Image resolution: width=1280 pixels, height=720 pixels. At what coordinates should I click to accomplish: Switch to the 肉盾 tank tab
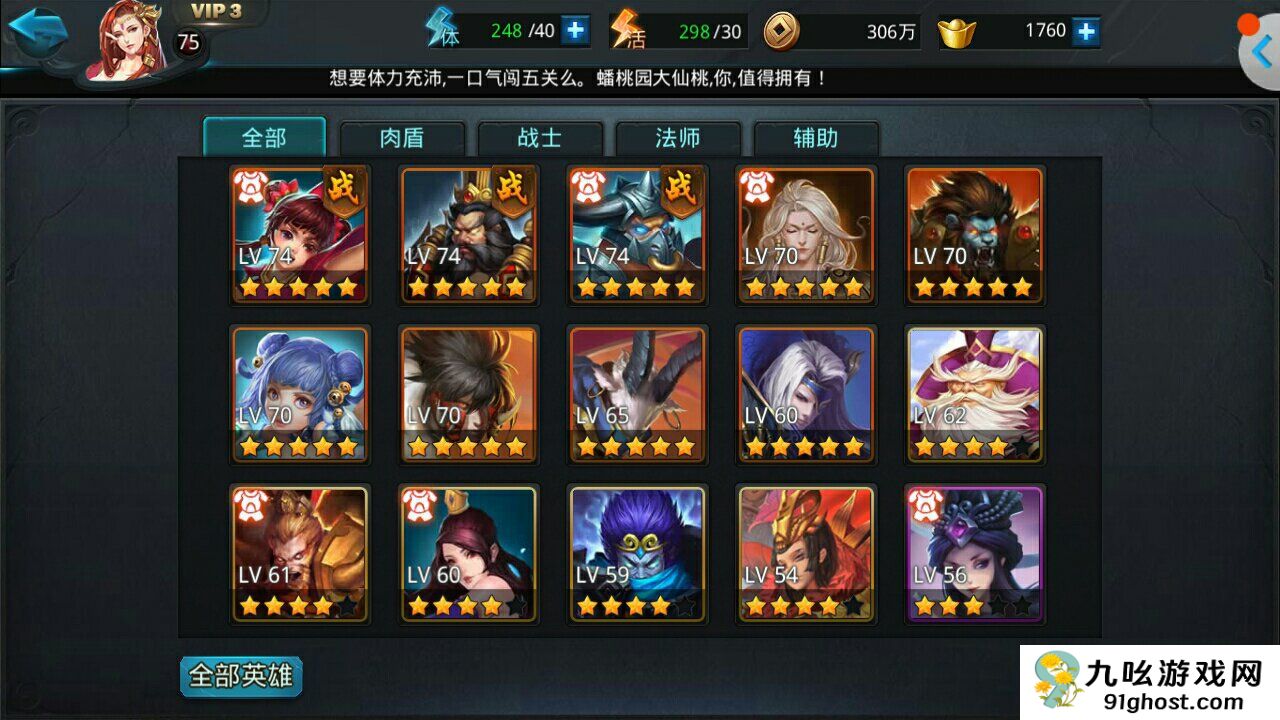click(x=402, y=138)
